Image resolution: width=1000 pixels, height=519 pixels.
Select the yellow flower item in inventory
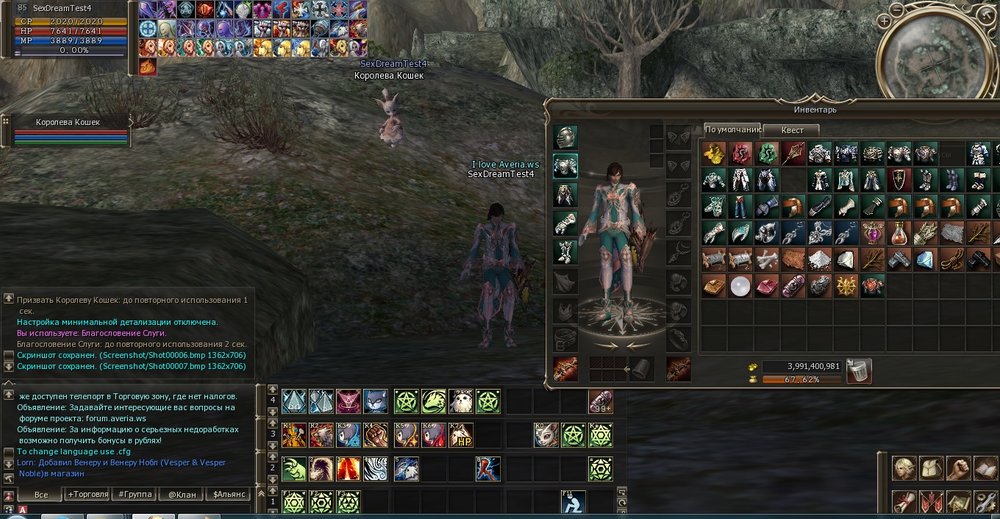pyautogui.click(x=713, y=153)
